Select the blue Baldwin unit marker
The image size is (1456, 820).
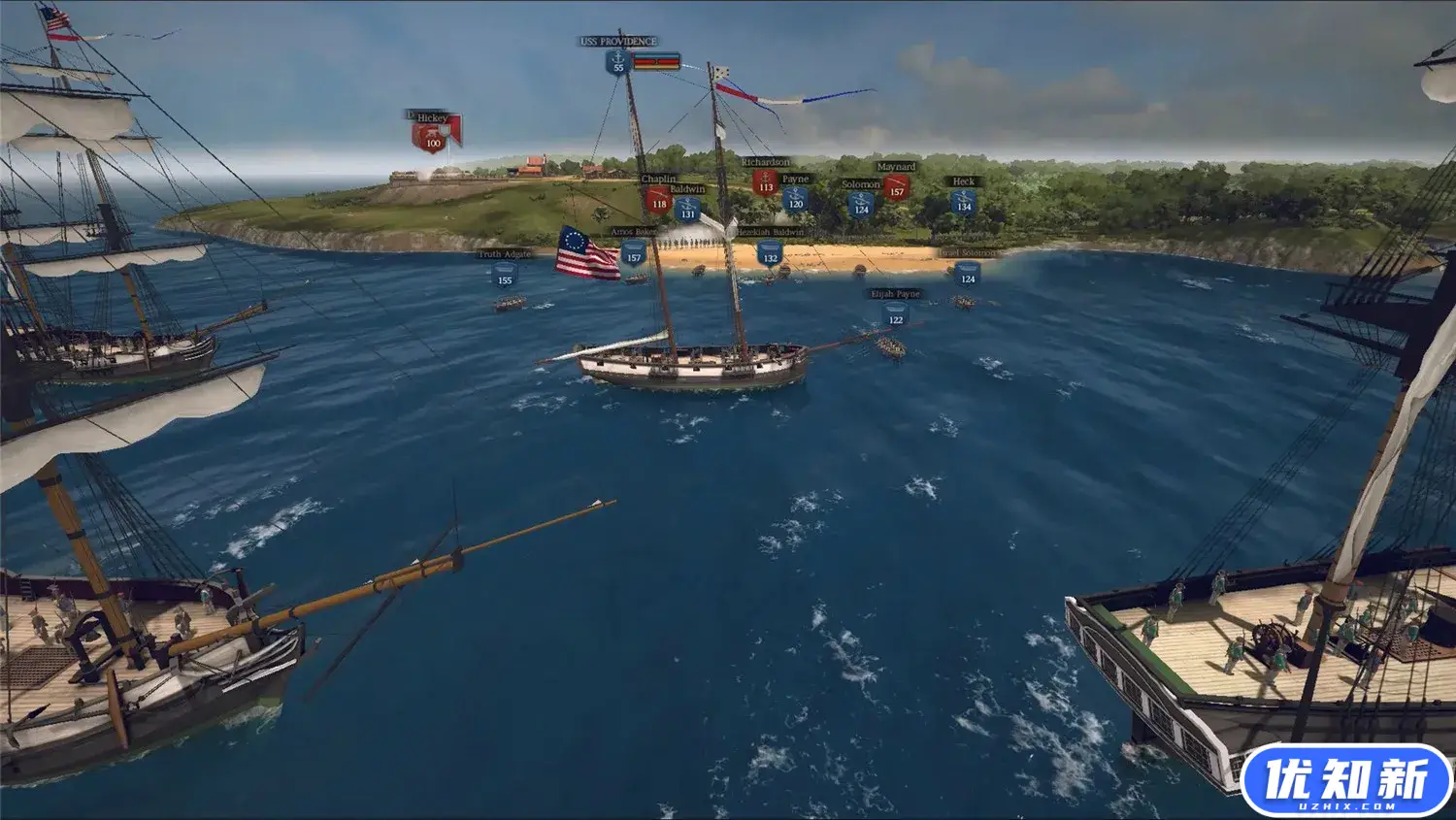tap(687, 210)
